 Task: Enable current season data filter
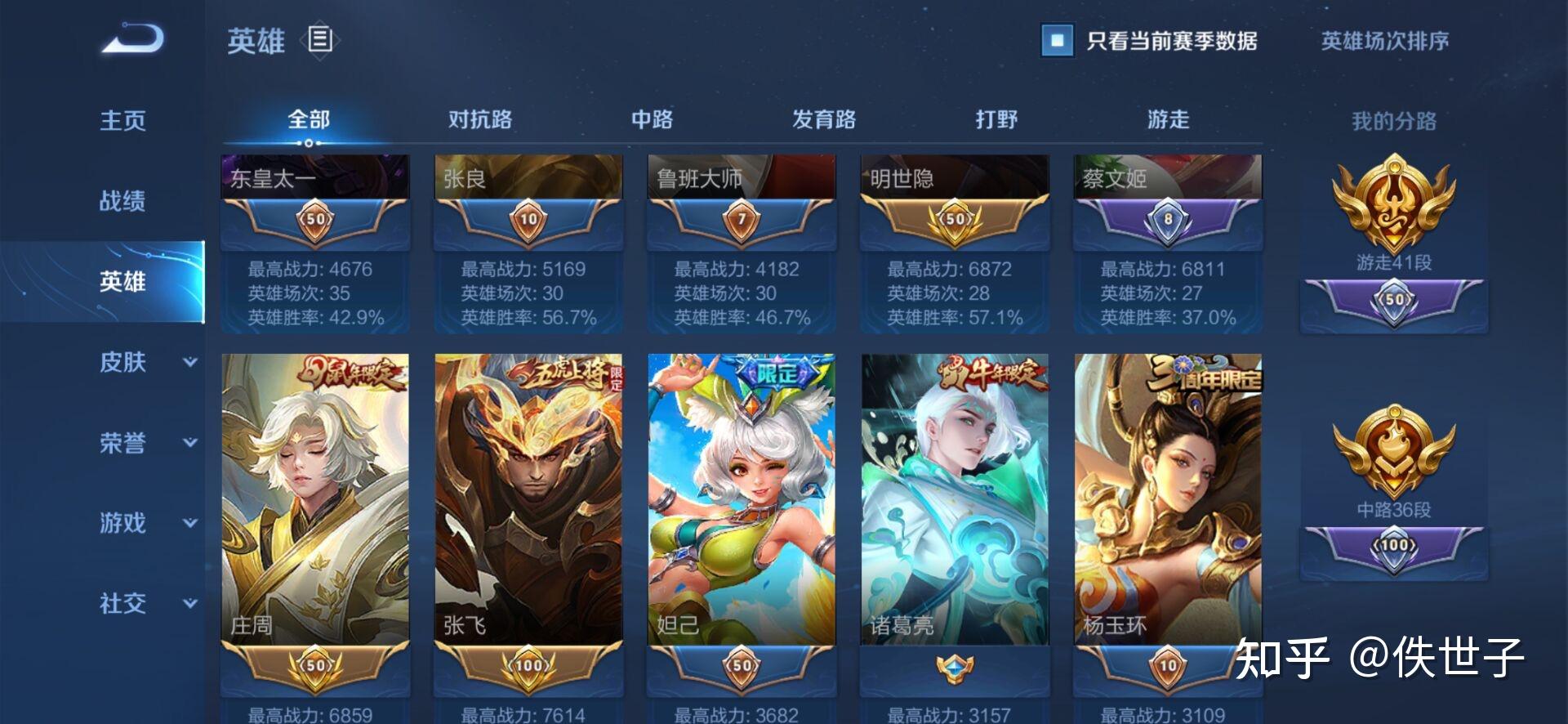[x=1058, y=39]
